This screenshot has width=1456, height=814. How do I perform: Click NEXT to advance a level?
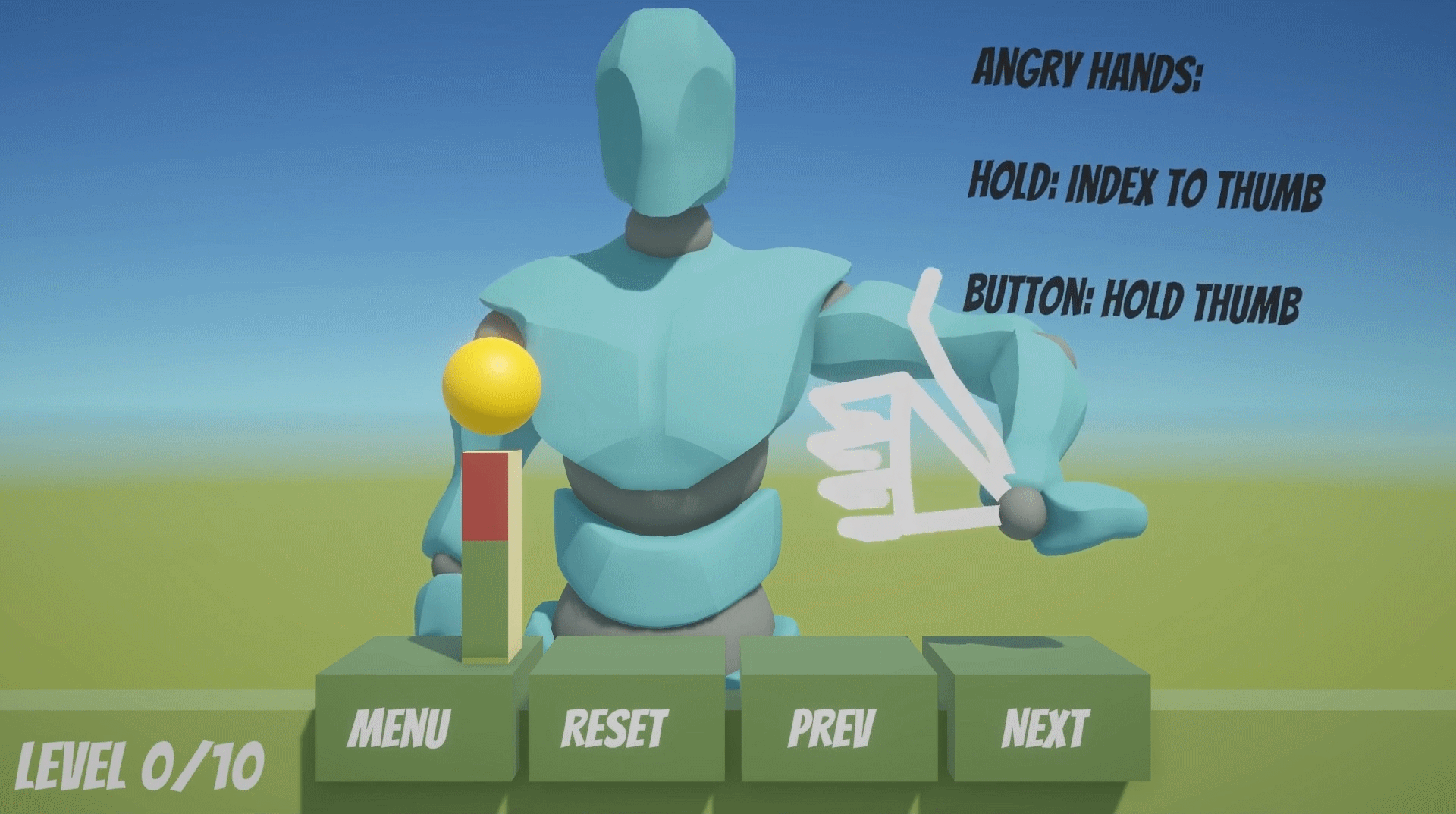(1049, 726)
